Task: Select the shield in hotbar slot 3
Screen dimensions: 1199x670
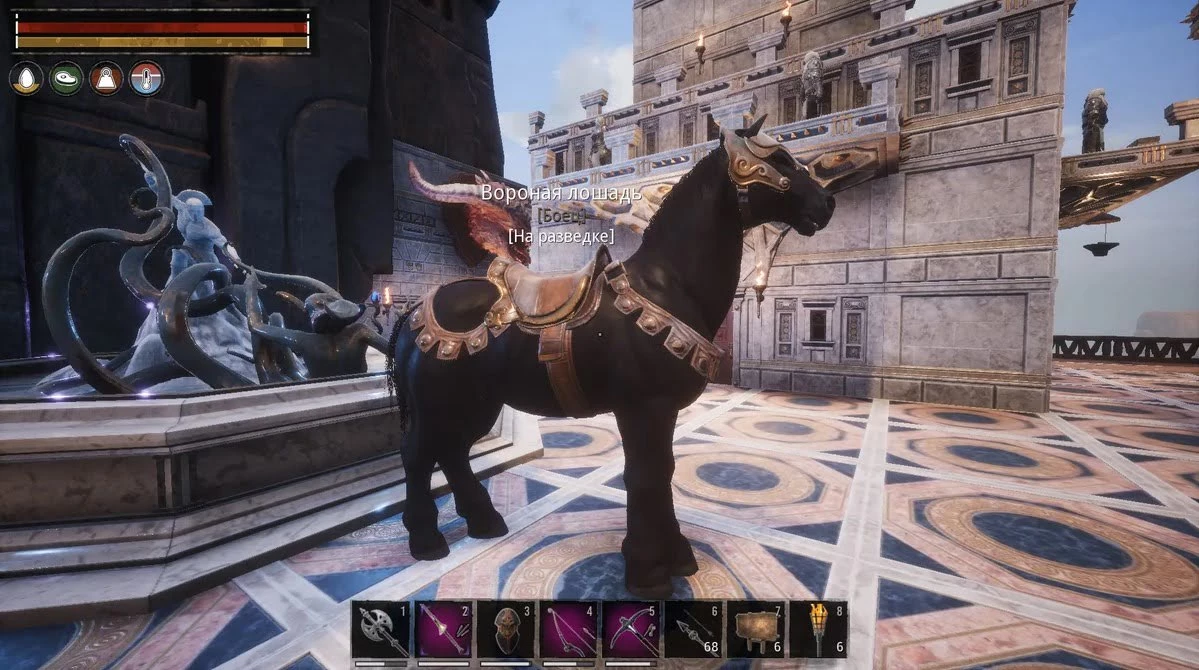Action: (505, 629)
